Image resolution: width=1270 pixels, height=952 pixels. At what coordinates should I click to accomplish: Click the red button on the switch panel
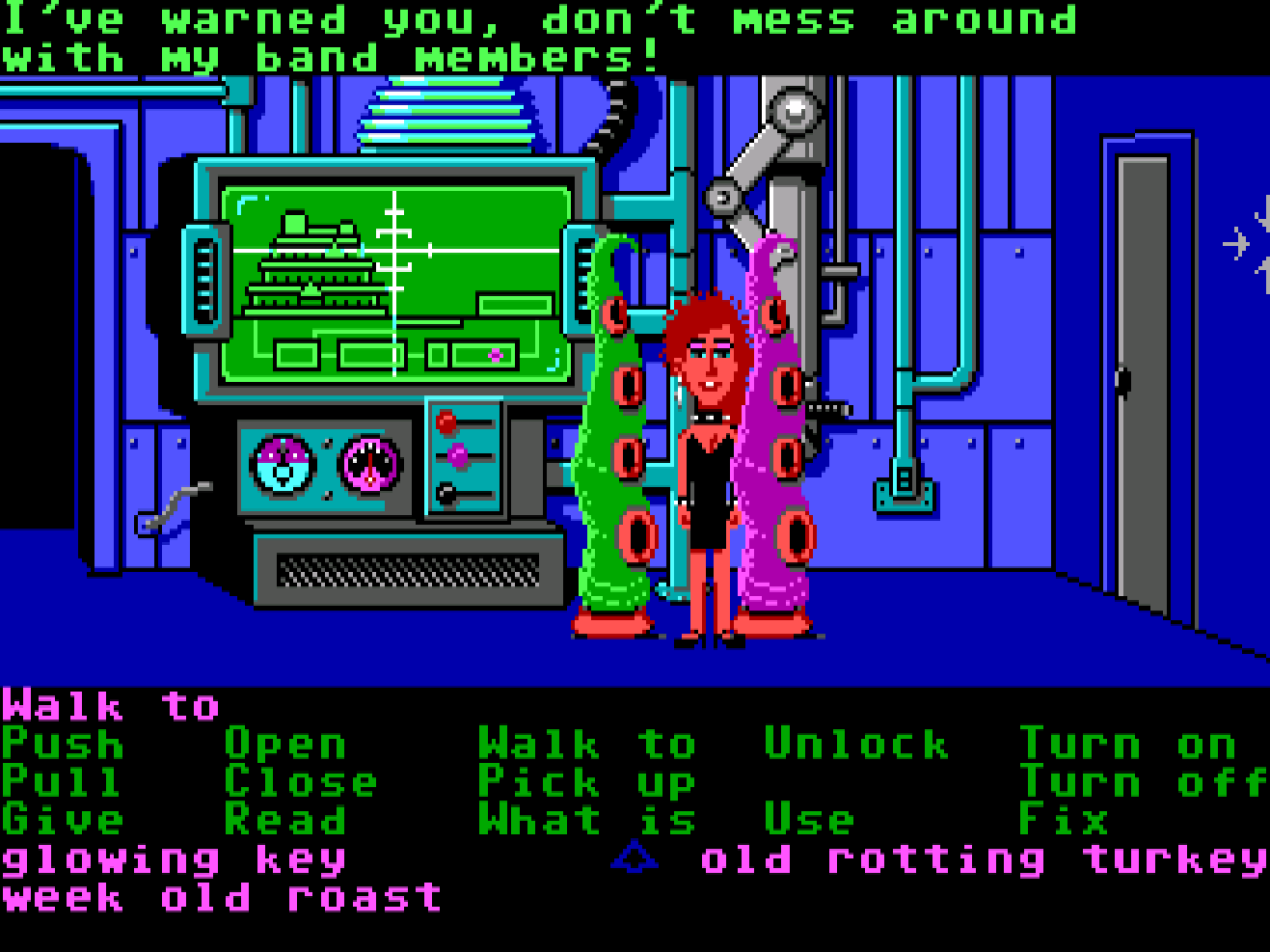[446, 420]
